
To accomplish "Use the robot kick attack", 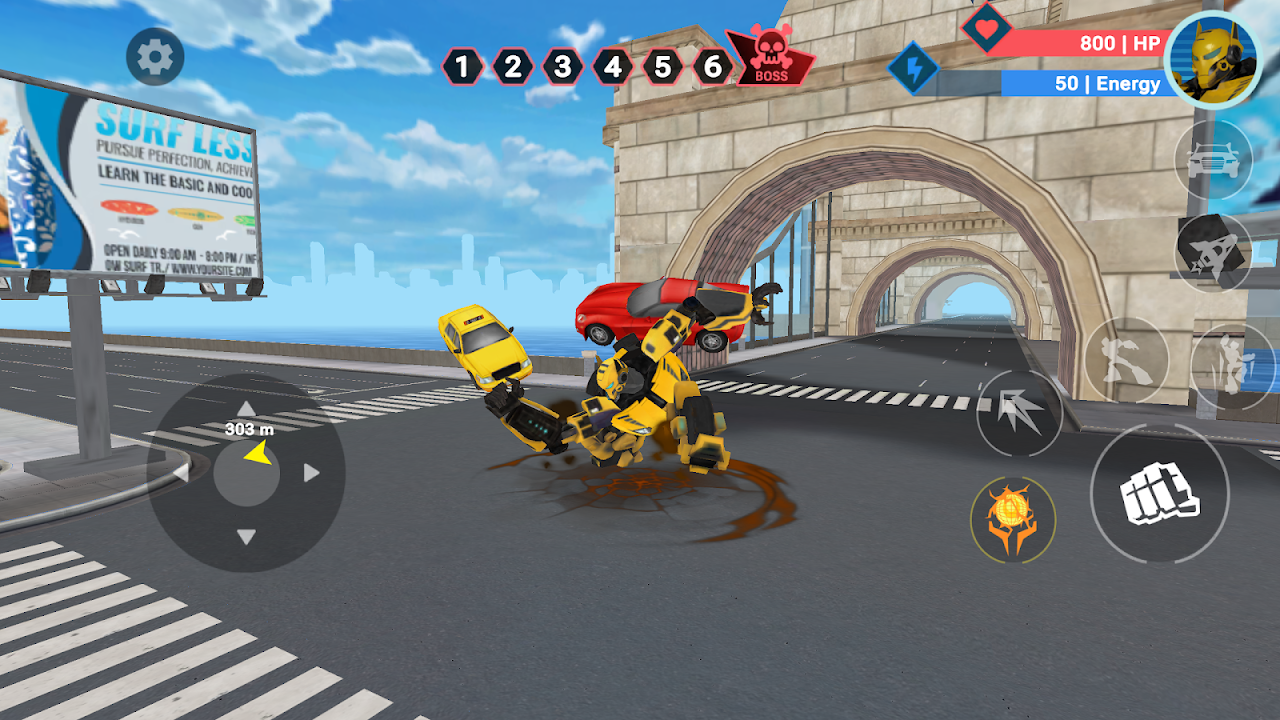I will click(1127, 360).
